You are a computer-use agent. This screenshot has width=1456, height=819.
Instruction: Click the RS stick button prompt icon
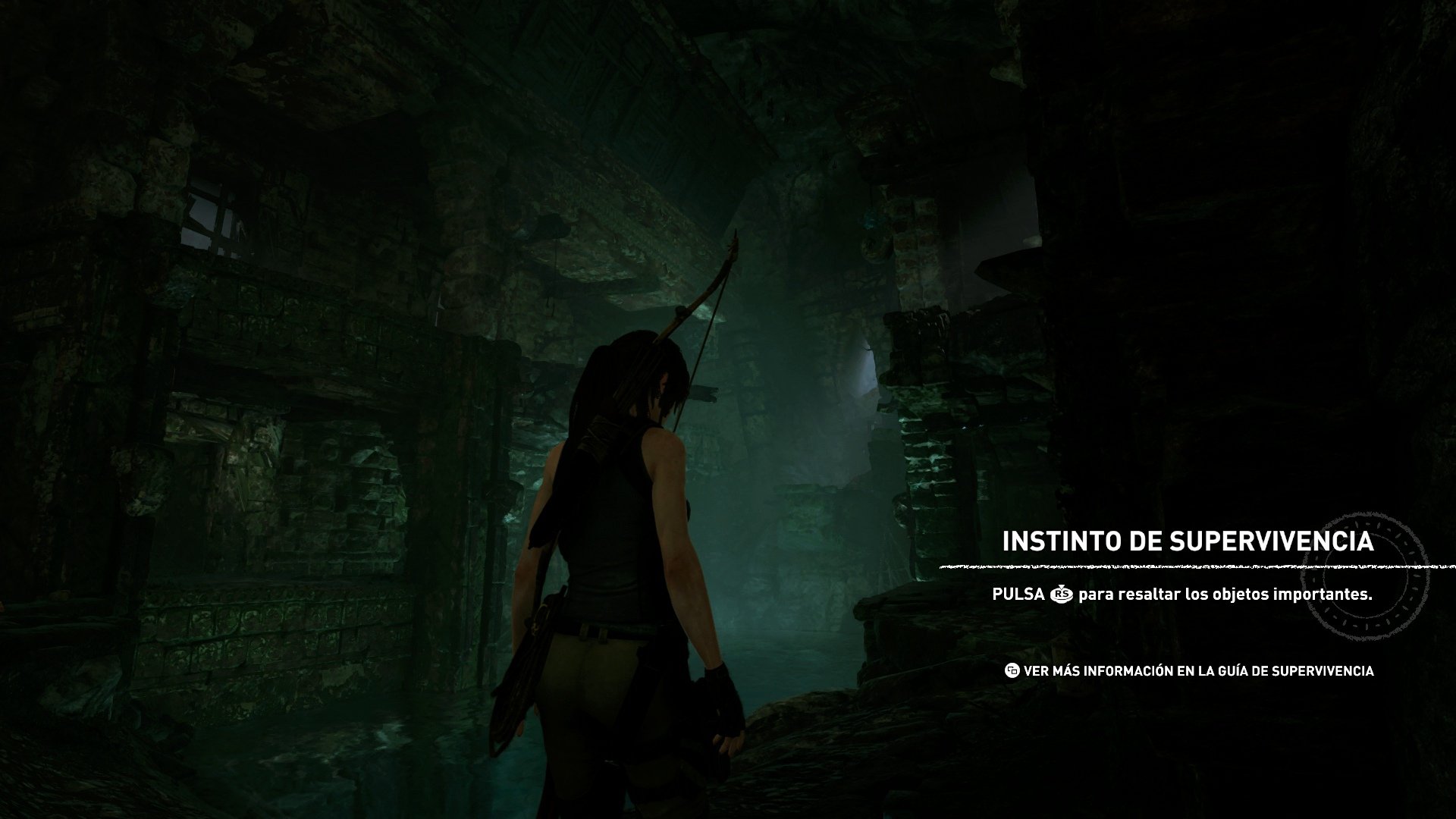point(1062,595)
